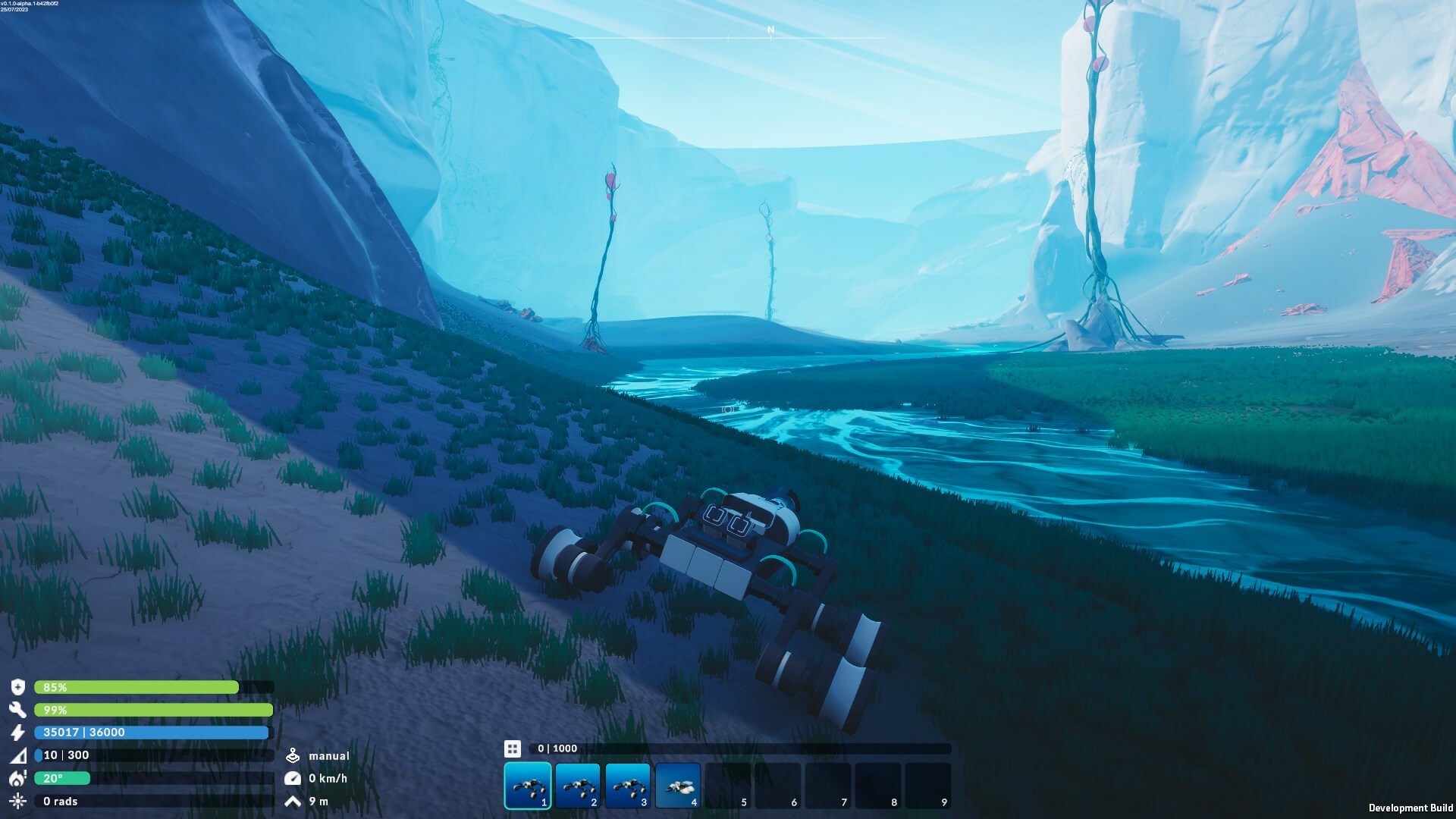The height and width of the screenshot is (819, 1456).
Task: Select the drone item in hotbar slot 4
Action: point(678,785)
